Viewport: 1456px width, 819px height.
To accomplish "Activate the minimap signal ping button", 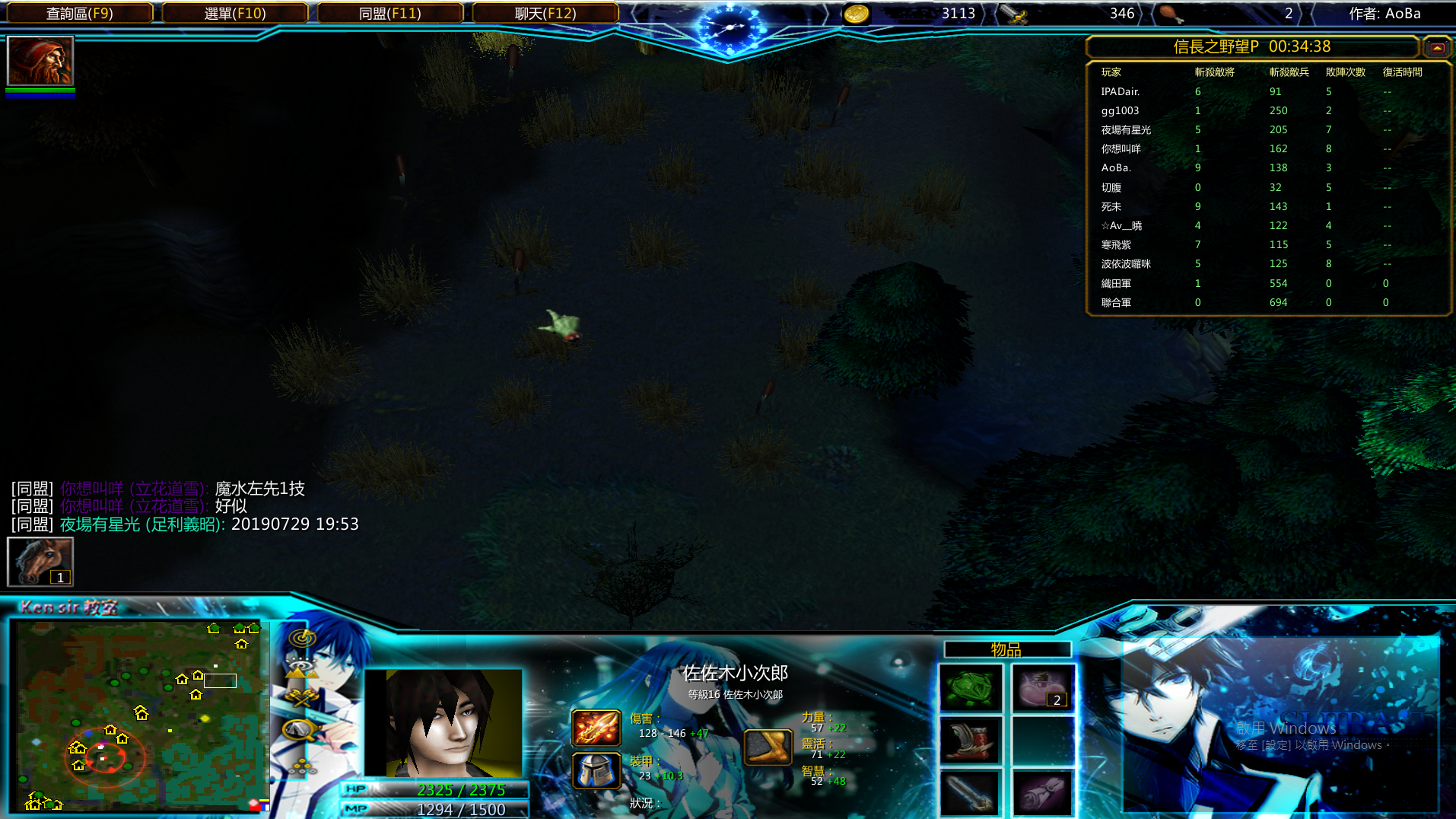I will tap(302, 638).
